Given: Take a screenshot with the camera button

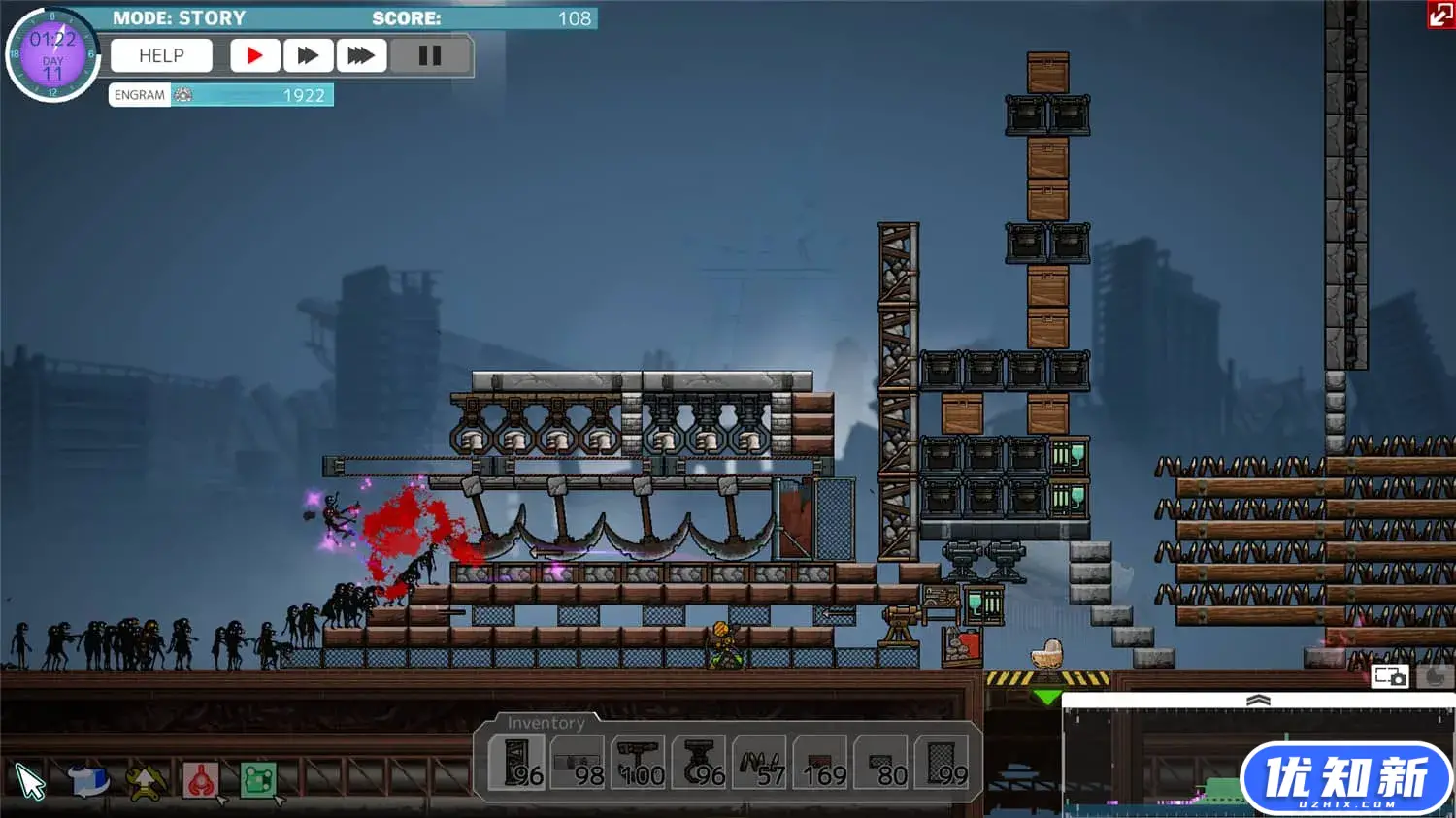Looking at the screenshot, I should tap(1390, 676).
